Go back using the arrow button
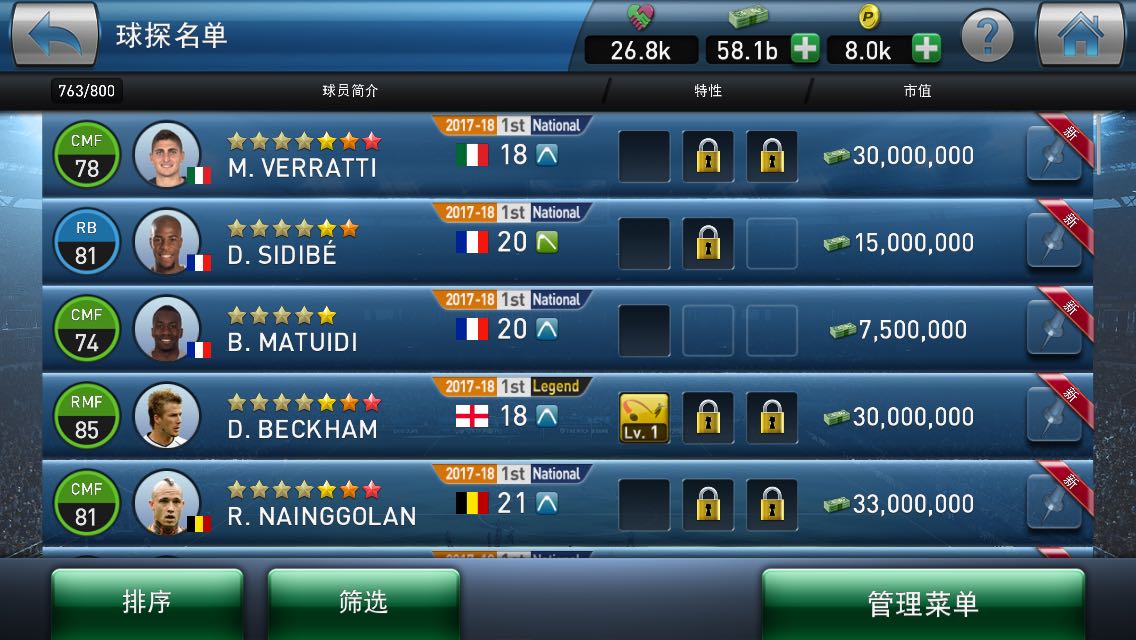 (55, 35)
